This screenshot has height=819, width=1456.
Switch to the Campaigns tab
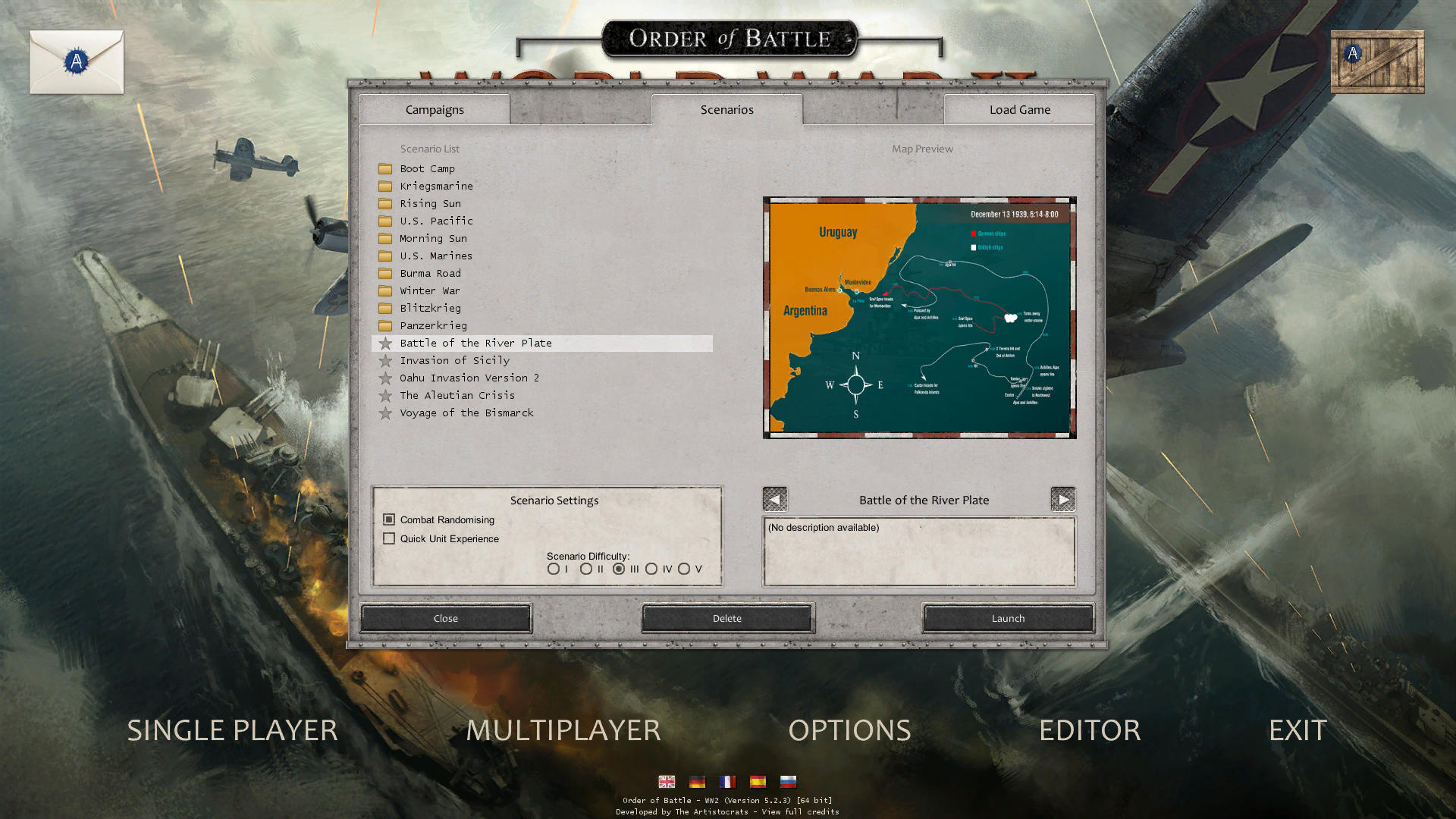434,109
